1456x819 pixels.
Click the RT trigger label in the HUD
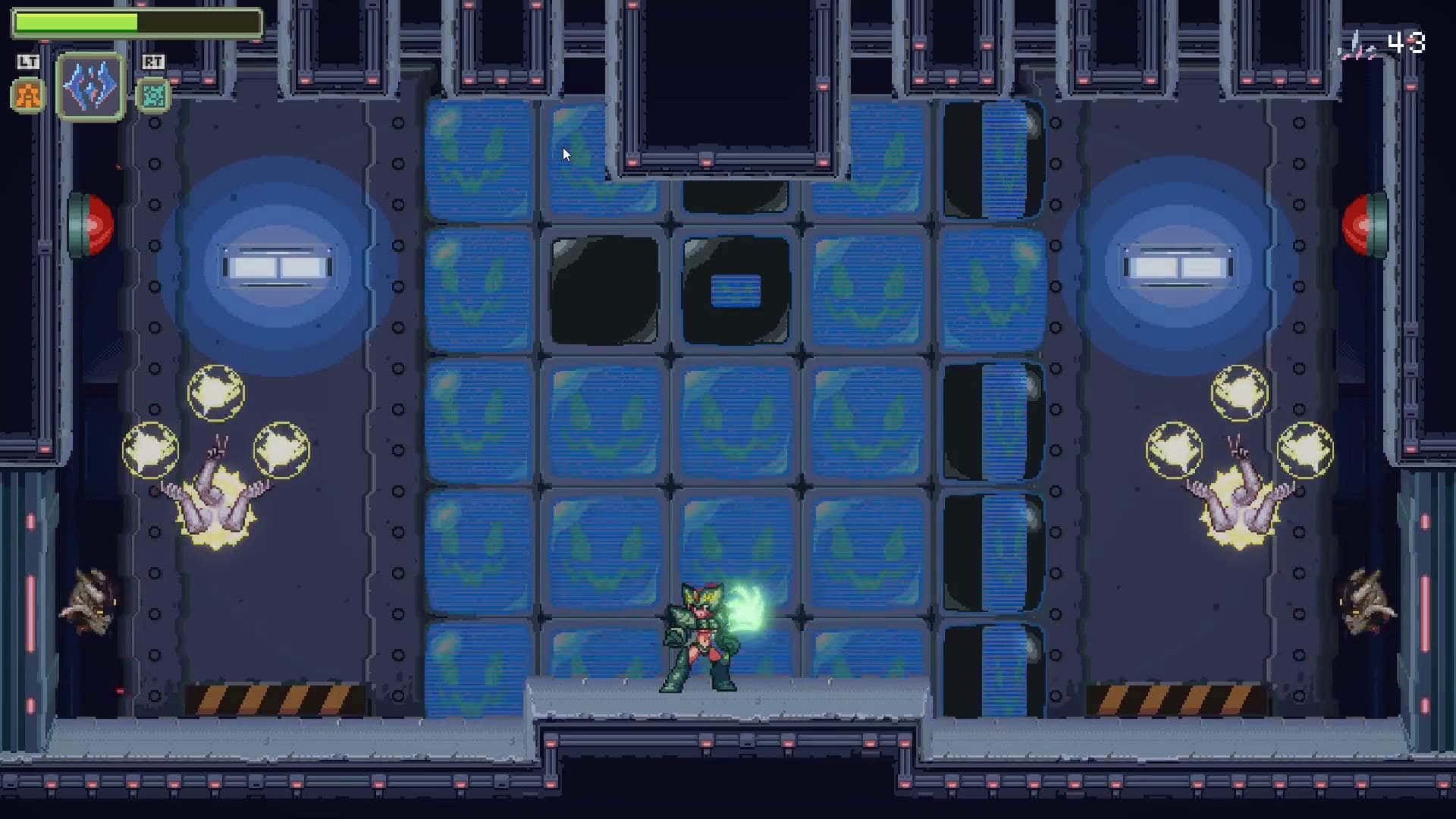[152, 63]
